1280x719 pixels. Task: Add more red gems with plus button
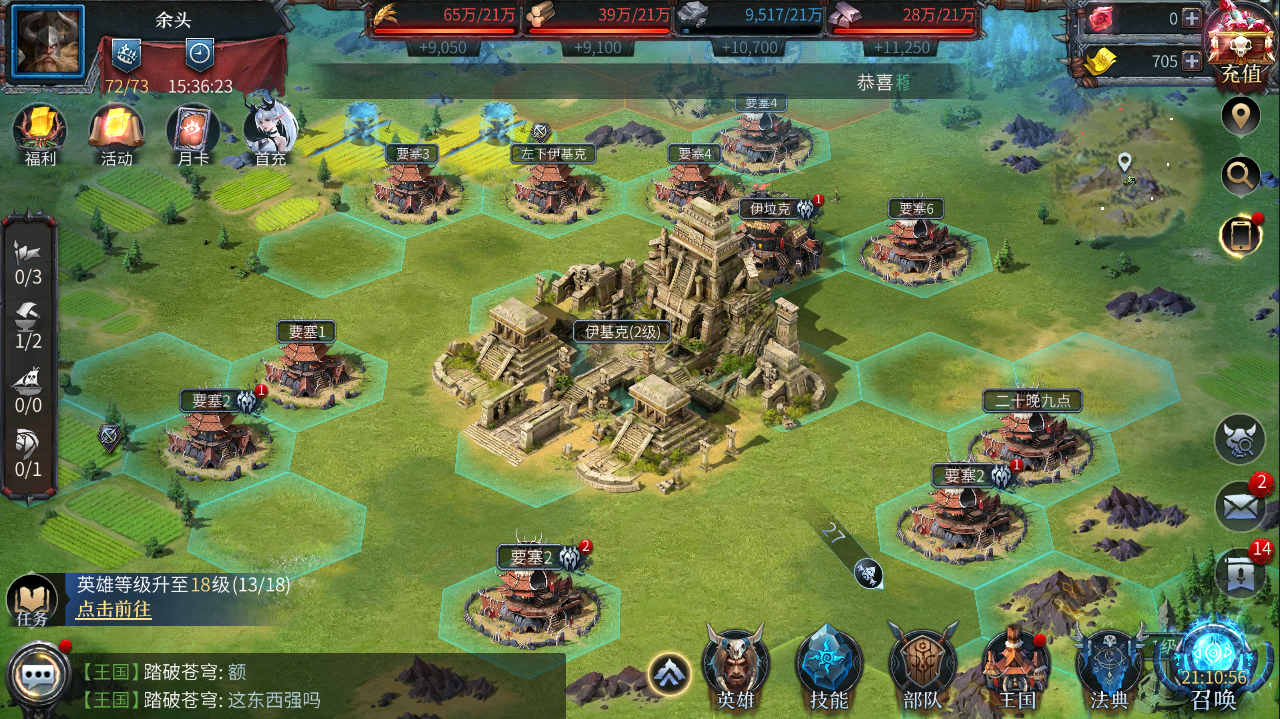point(1192,18)
